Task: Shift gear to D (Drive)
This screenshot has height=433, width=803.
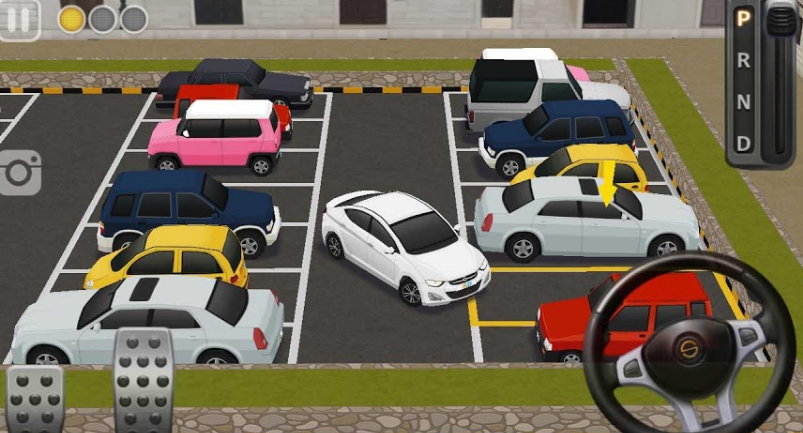Action: tap(743, 143)
